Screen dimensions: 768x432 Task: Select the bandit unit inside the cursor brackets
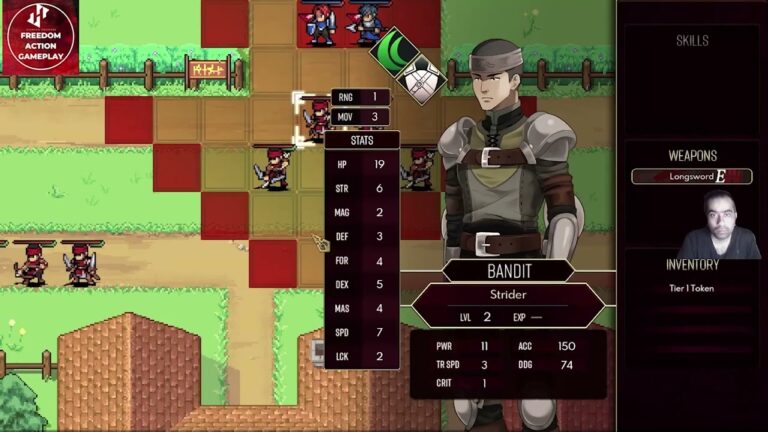click(315, 119)
